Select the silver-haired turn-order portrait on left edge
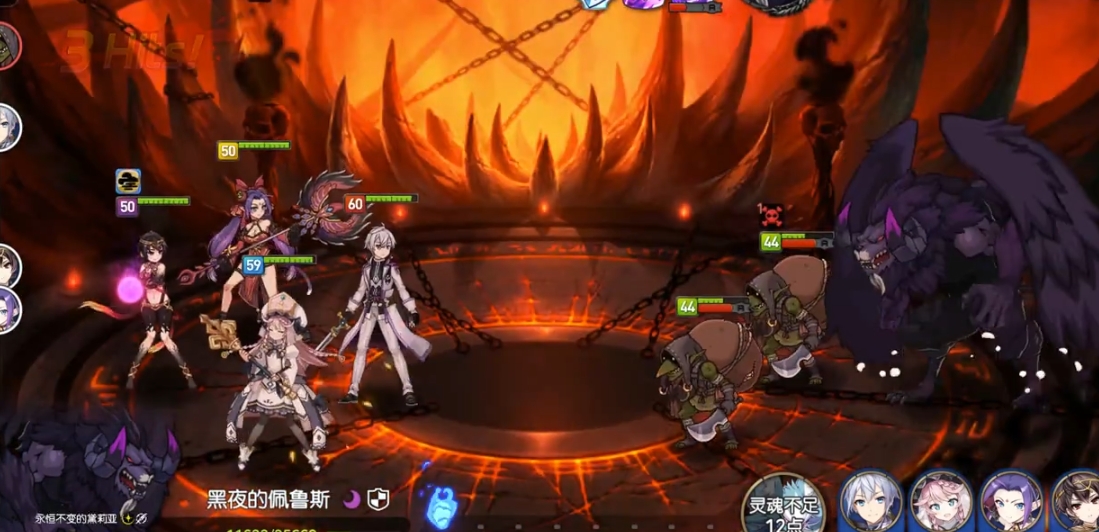The width and height of the screenshot is (1099, 532). 8,127
